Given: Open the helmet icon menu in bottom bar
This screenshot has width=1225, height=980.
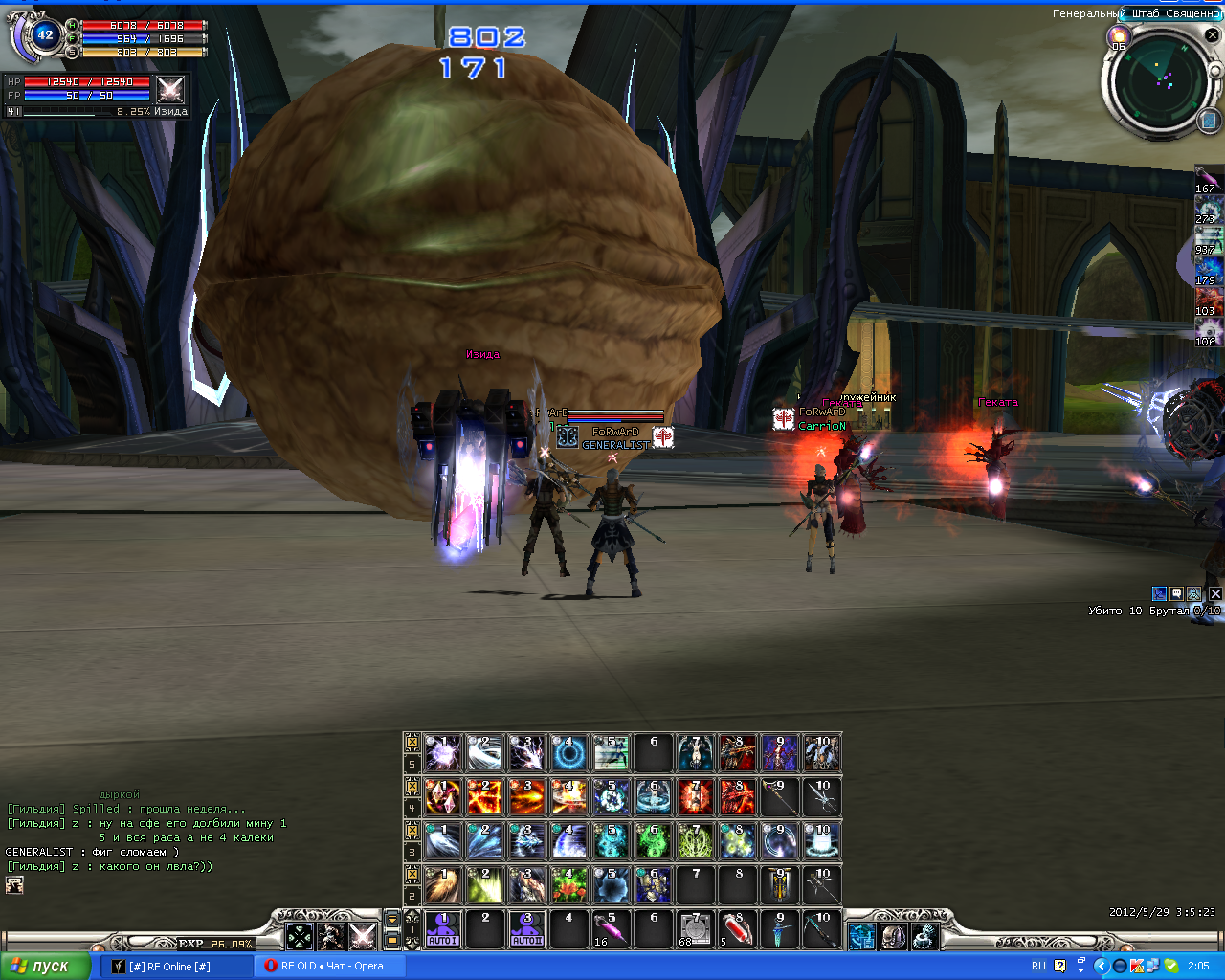Looking at the screenshot, I should click(894, 936).
